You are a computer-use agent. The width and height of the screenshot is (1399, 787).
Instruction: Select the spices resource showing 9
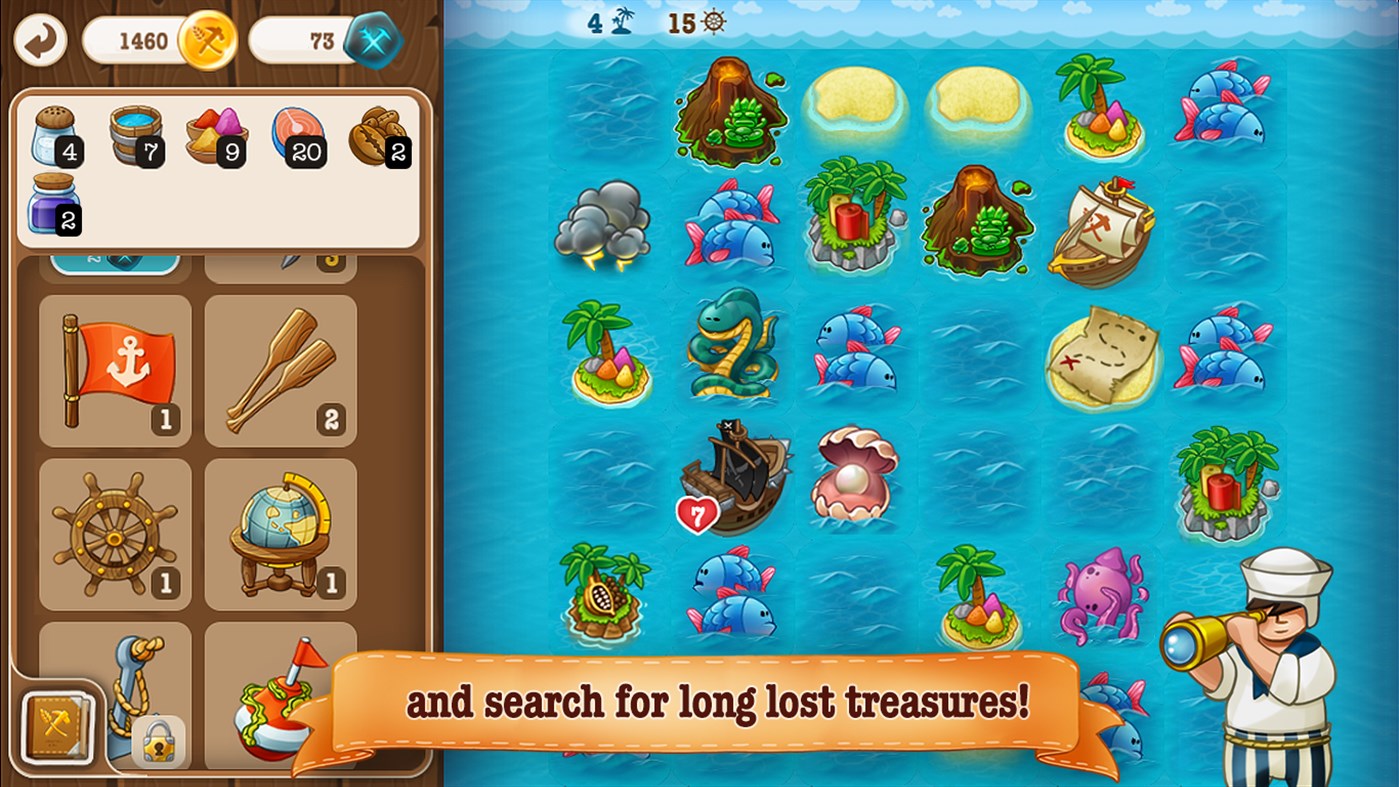[216, 137]
